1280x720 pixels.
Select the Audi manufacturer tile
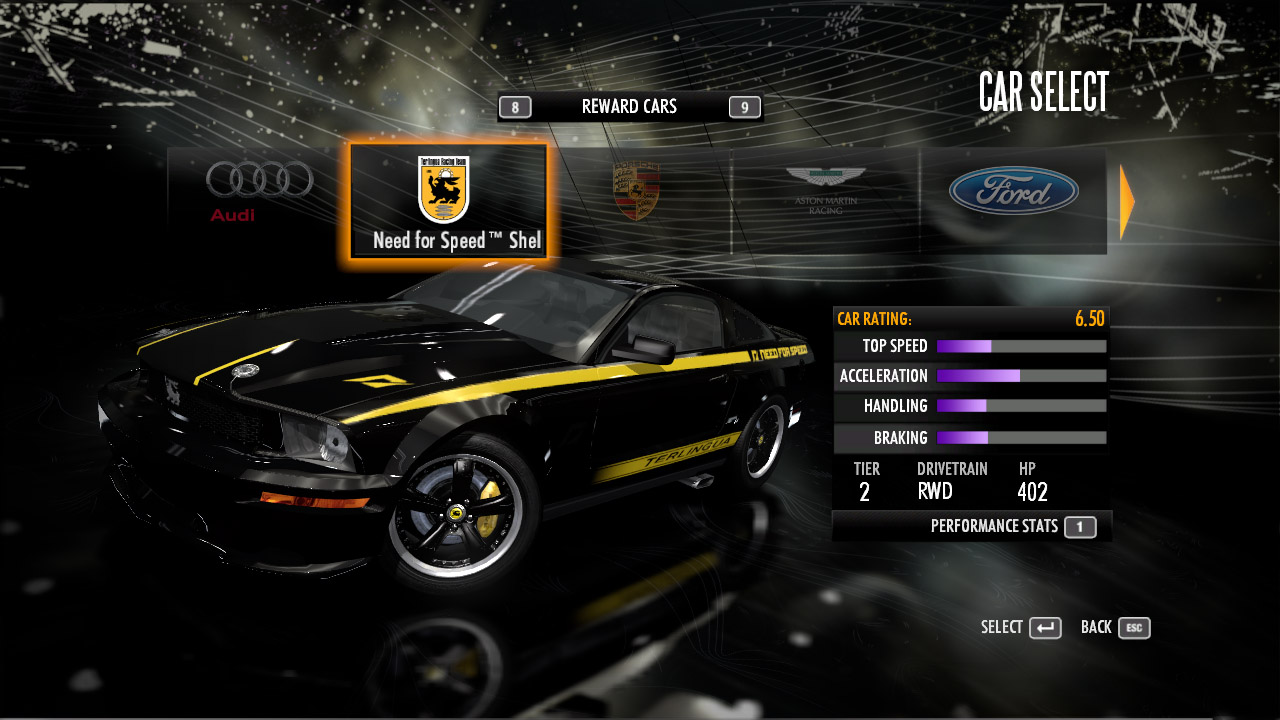pos(259,192)
